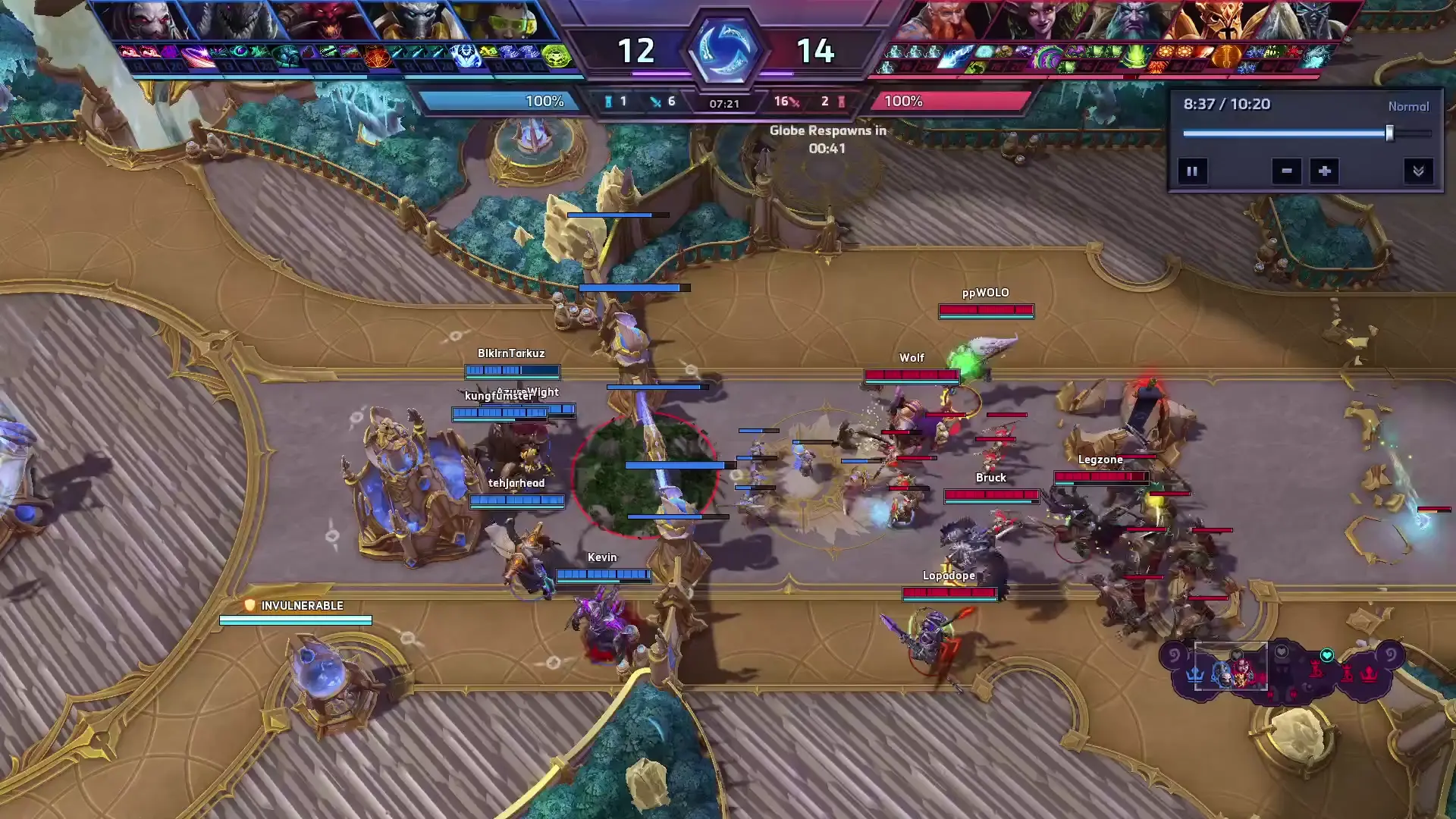Click the blue sword kill-count icon
The height and width of the screenshot is (819, 1456).
(655, 102)
